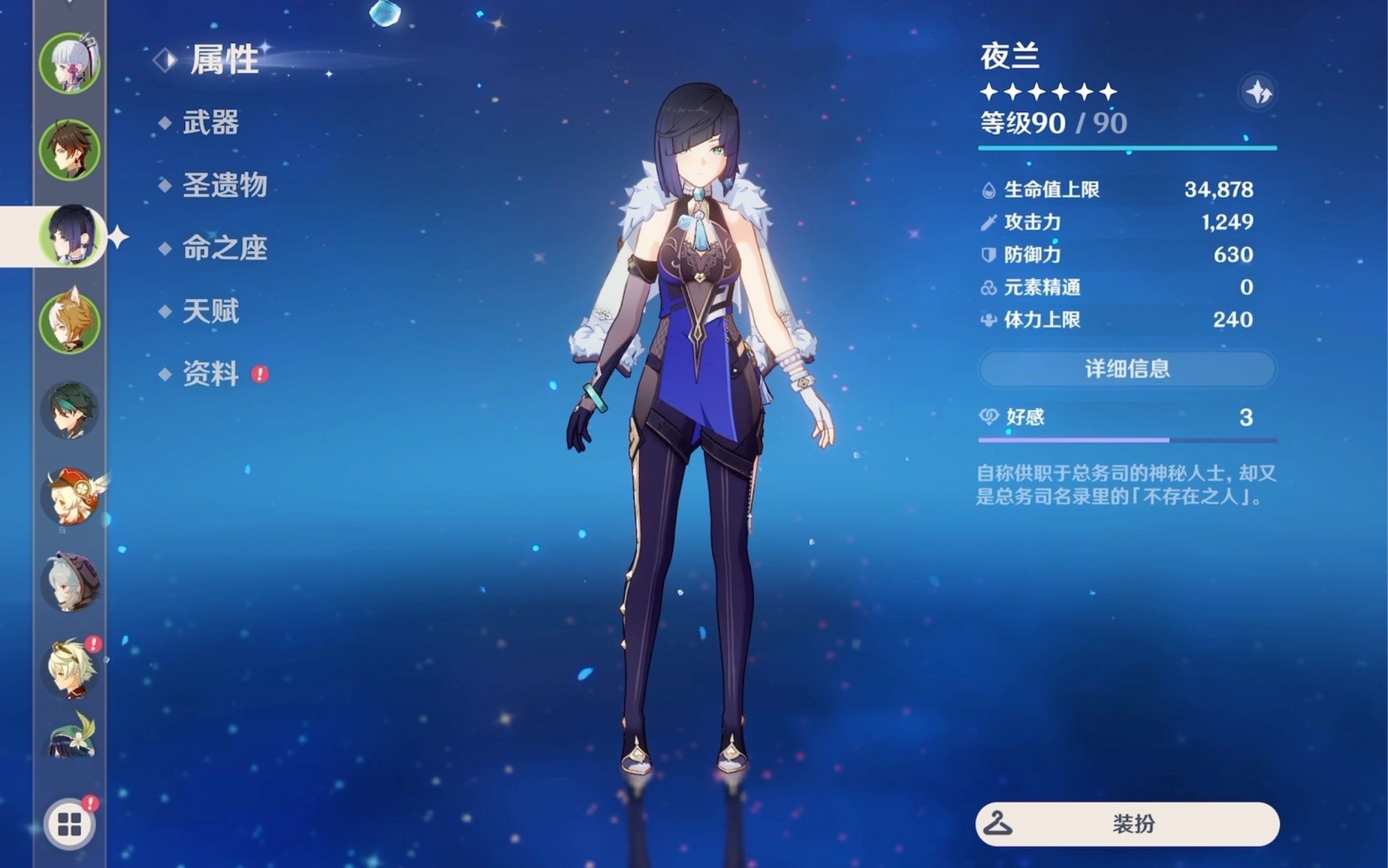
Task: Select Venti's portrait at list bottom
Action: (70, 737)
